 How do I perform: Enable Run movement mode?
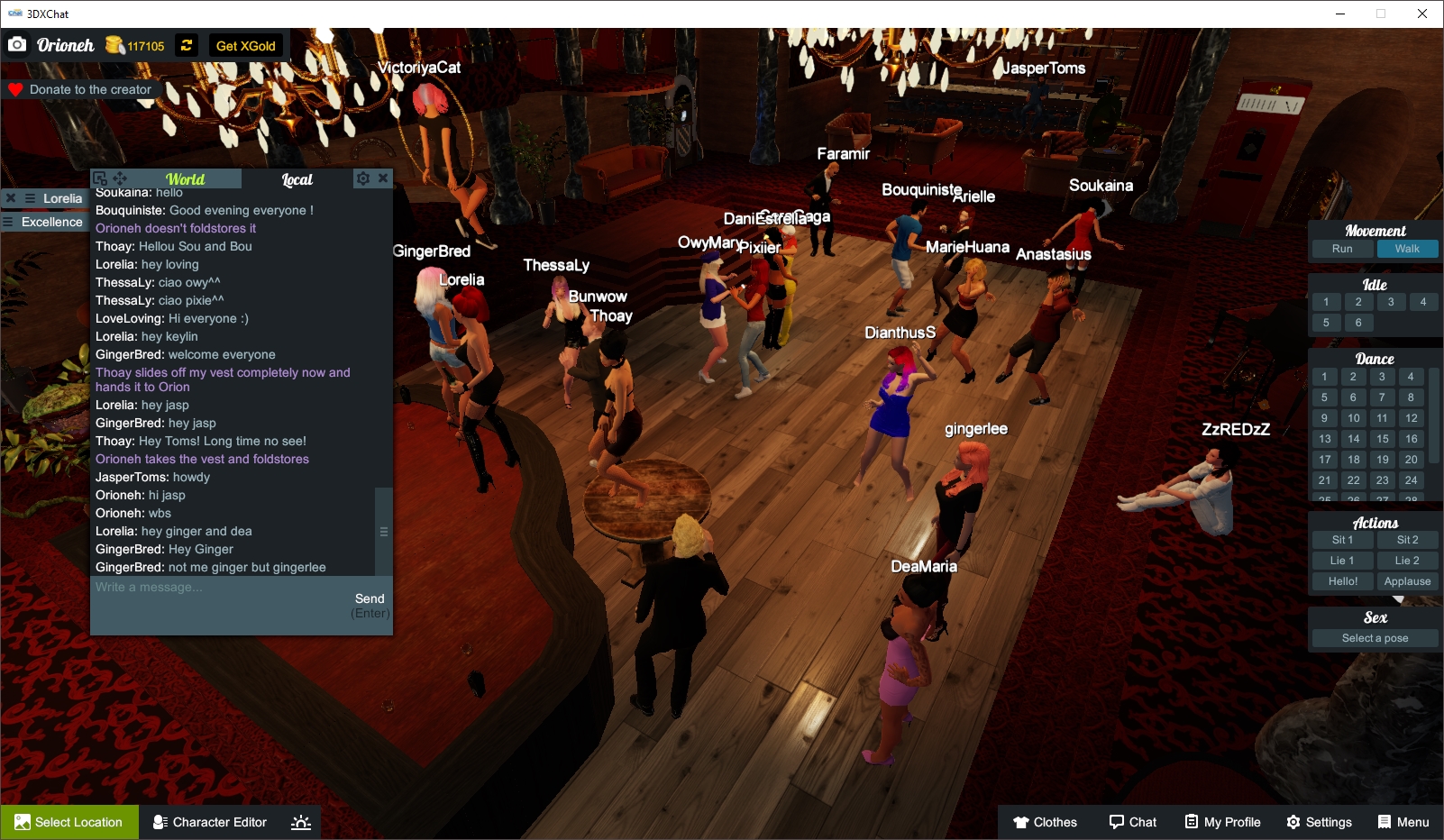(1342, 249)
